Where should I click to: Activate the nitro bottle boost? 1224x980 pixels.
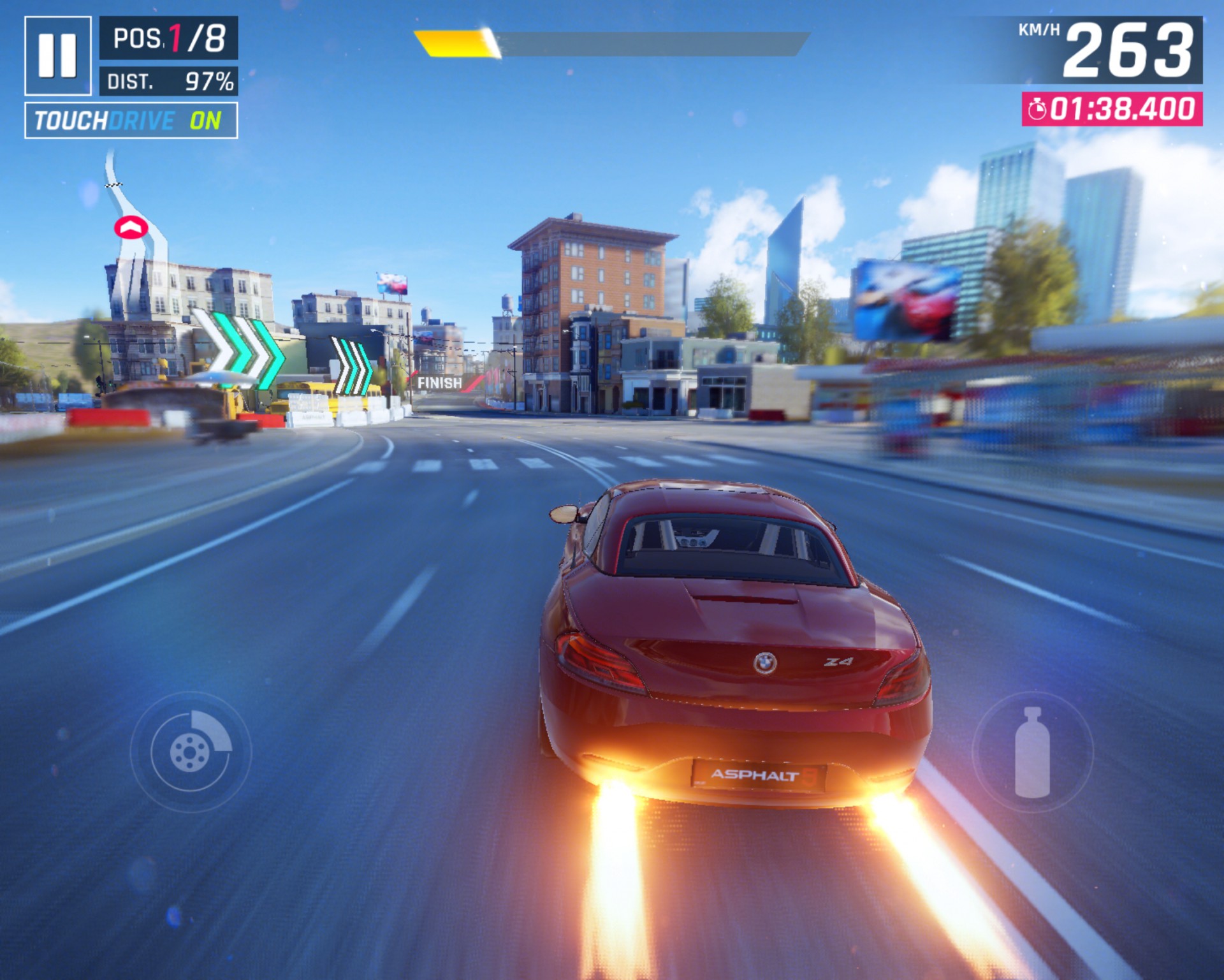tap(1032, 752)
